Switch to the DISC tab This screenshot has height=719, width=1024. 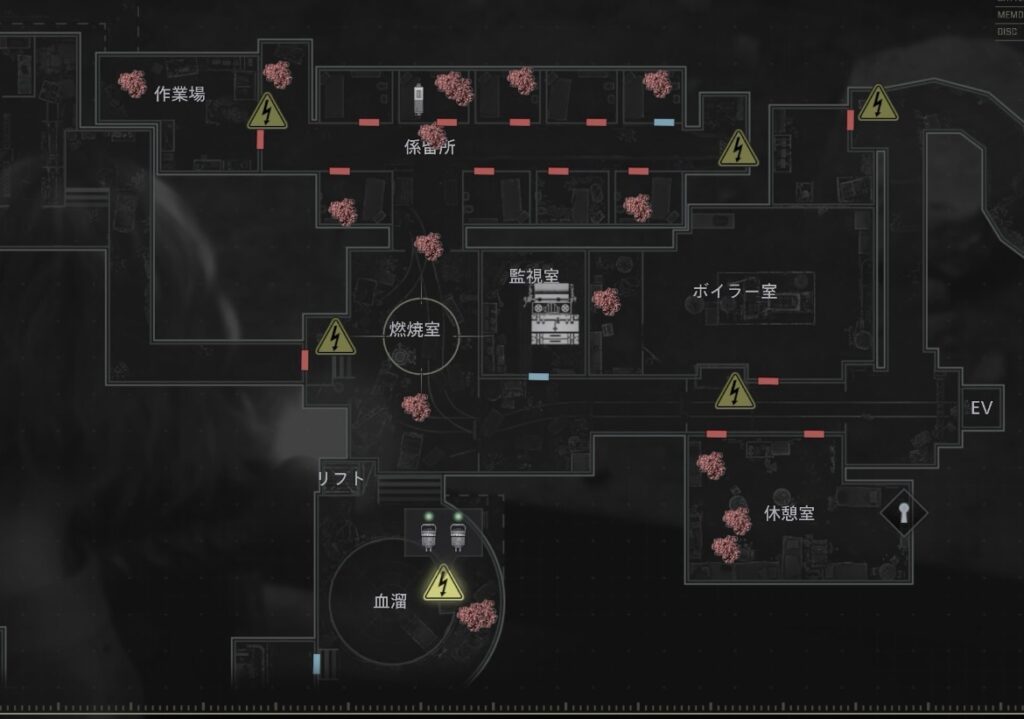(1008, 31)
